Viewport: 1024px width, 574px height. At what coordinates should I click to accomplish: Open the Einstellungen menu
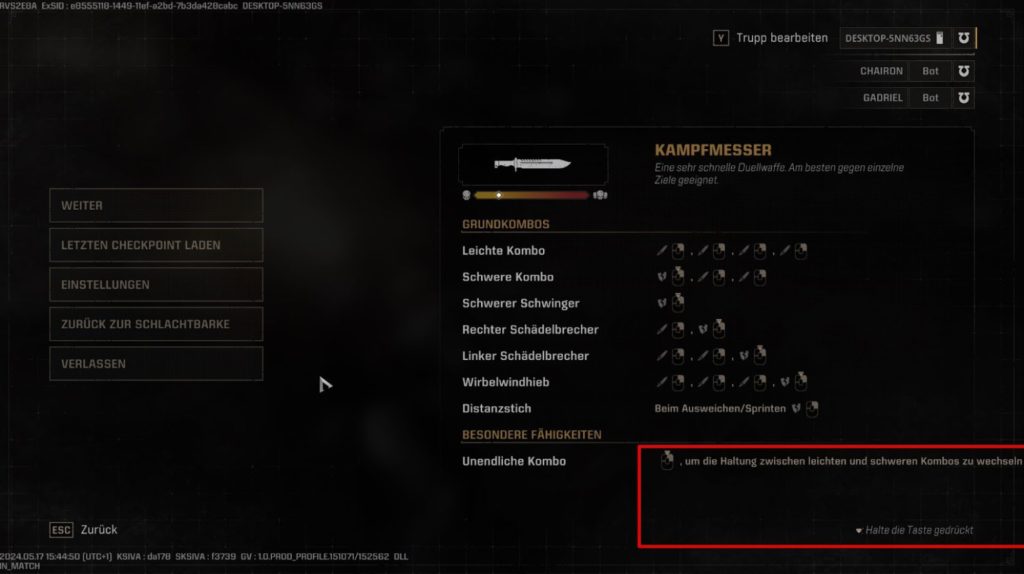coord(155,284)
